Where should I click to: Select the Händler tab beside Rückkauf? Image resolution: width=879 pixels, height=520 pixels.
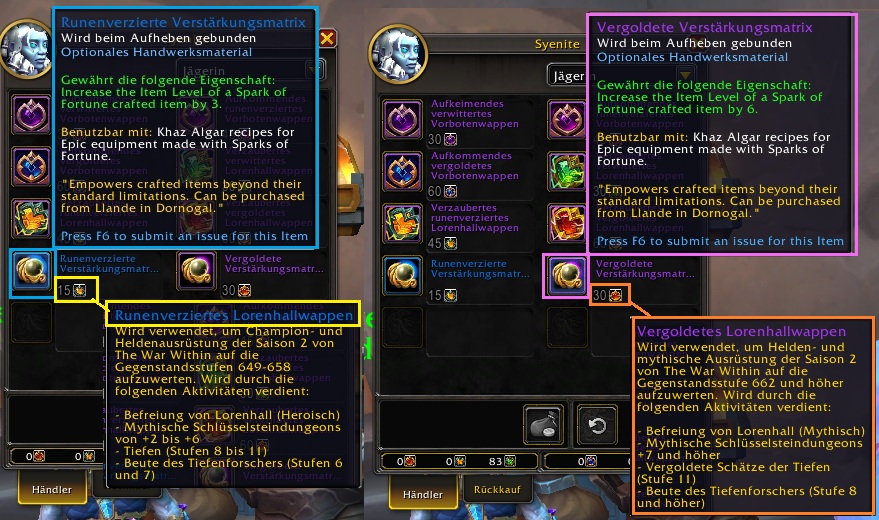422,494
